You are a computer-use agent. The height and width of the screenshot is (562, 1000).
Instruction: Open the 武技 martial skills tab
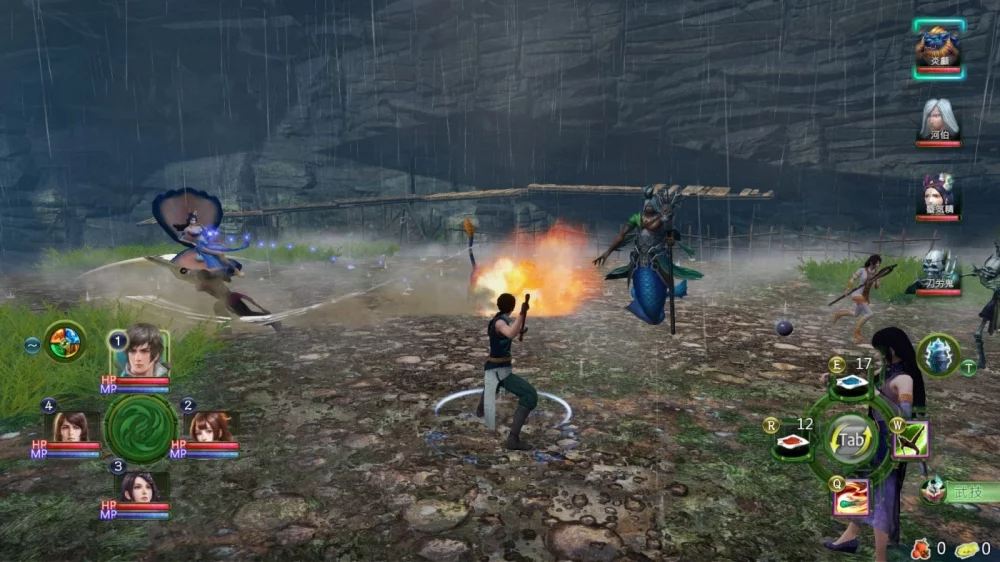coord(958,491)
